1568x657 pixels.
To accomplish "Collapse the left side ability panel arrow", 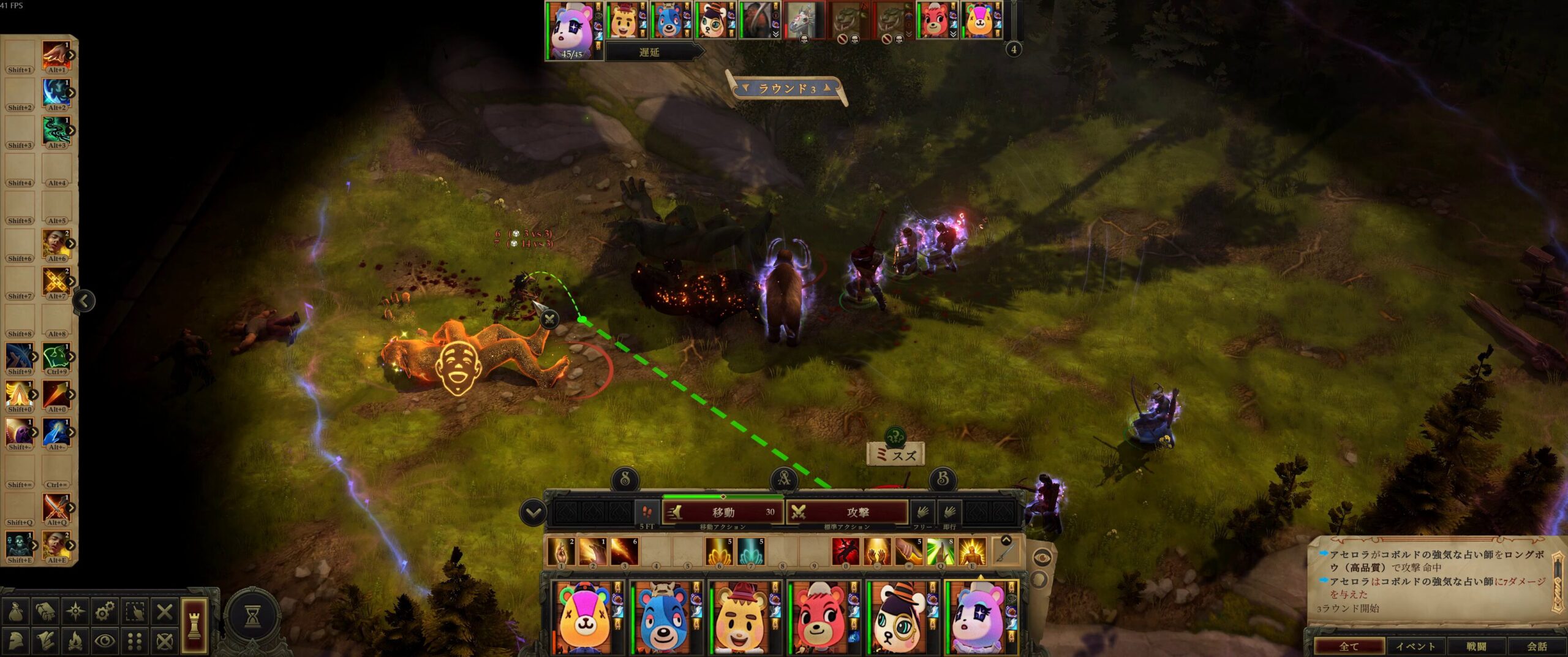I will [x=84, y=300].
